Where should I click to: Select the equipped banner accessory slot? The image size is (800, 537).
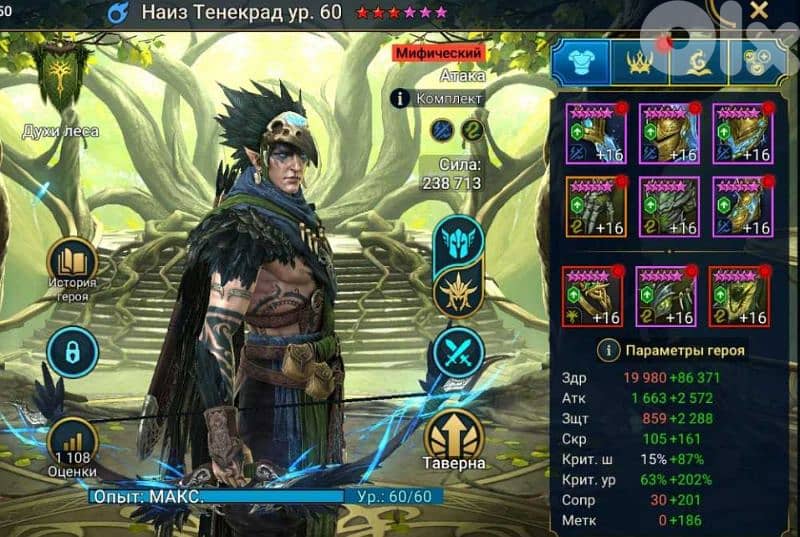740,296
